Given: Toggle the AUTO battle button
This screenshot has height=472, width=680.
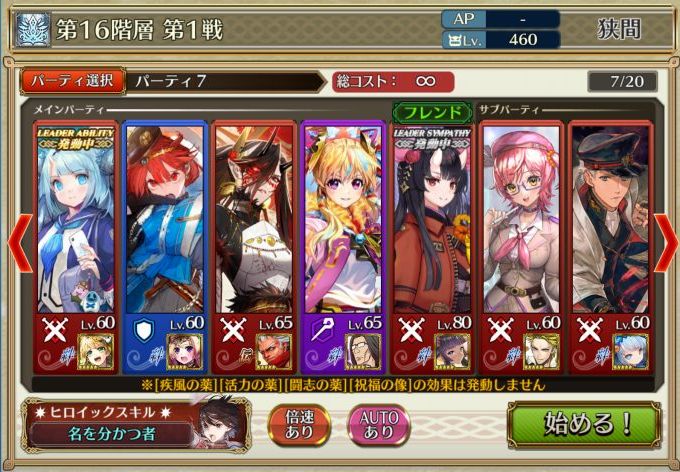Looking at the screenshot, I should [x=377, y=424].
